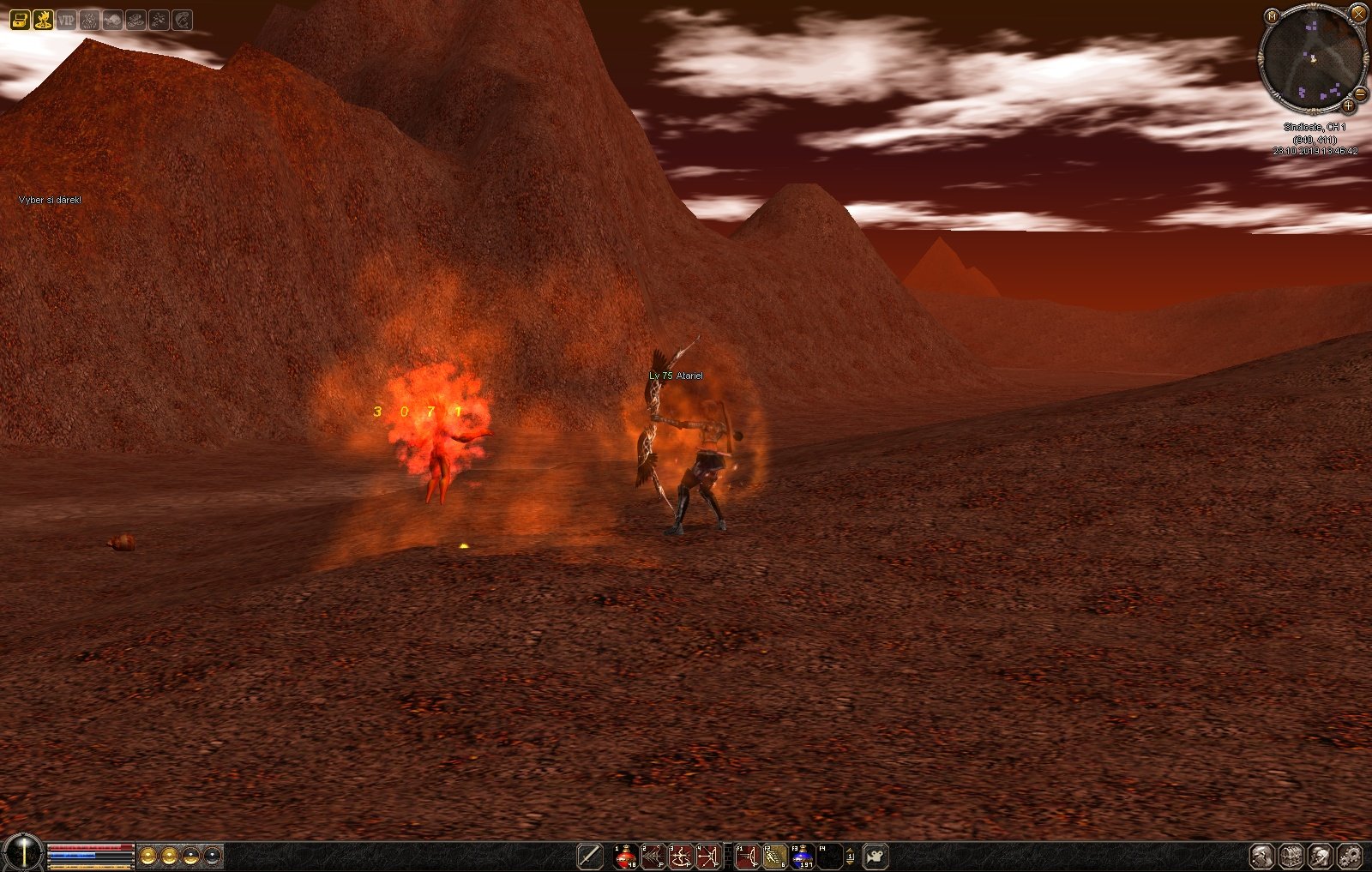Close the minimap with the X button

(1358, 13)
